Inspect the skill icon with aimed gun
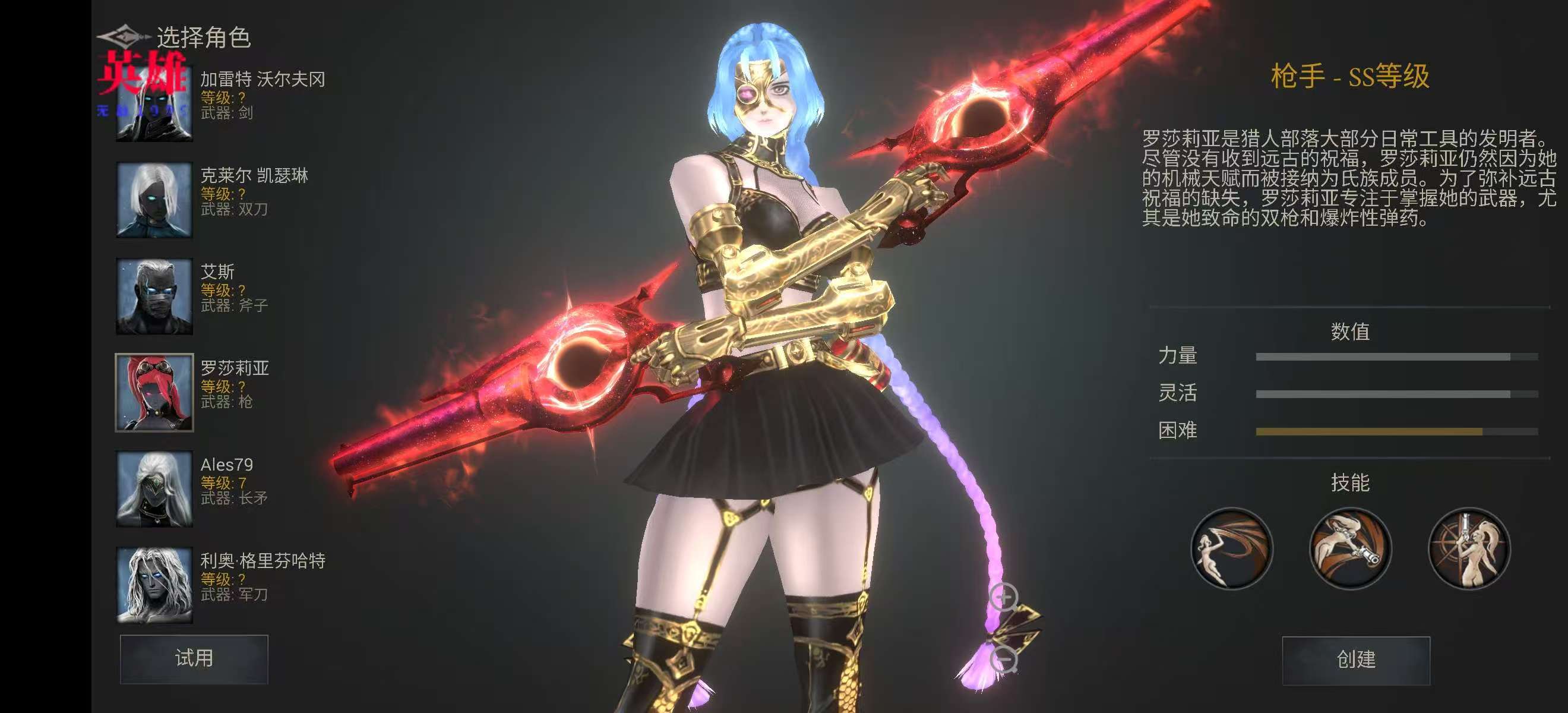 [1349, 548]
